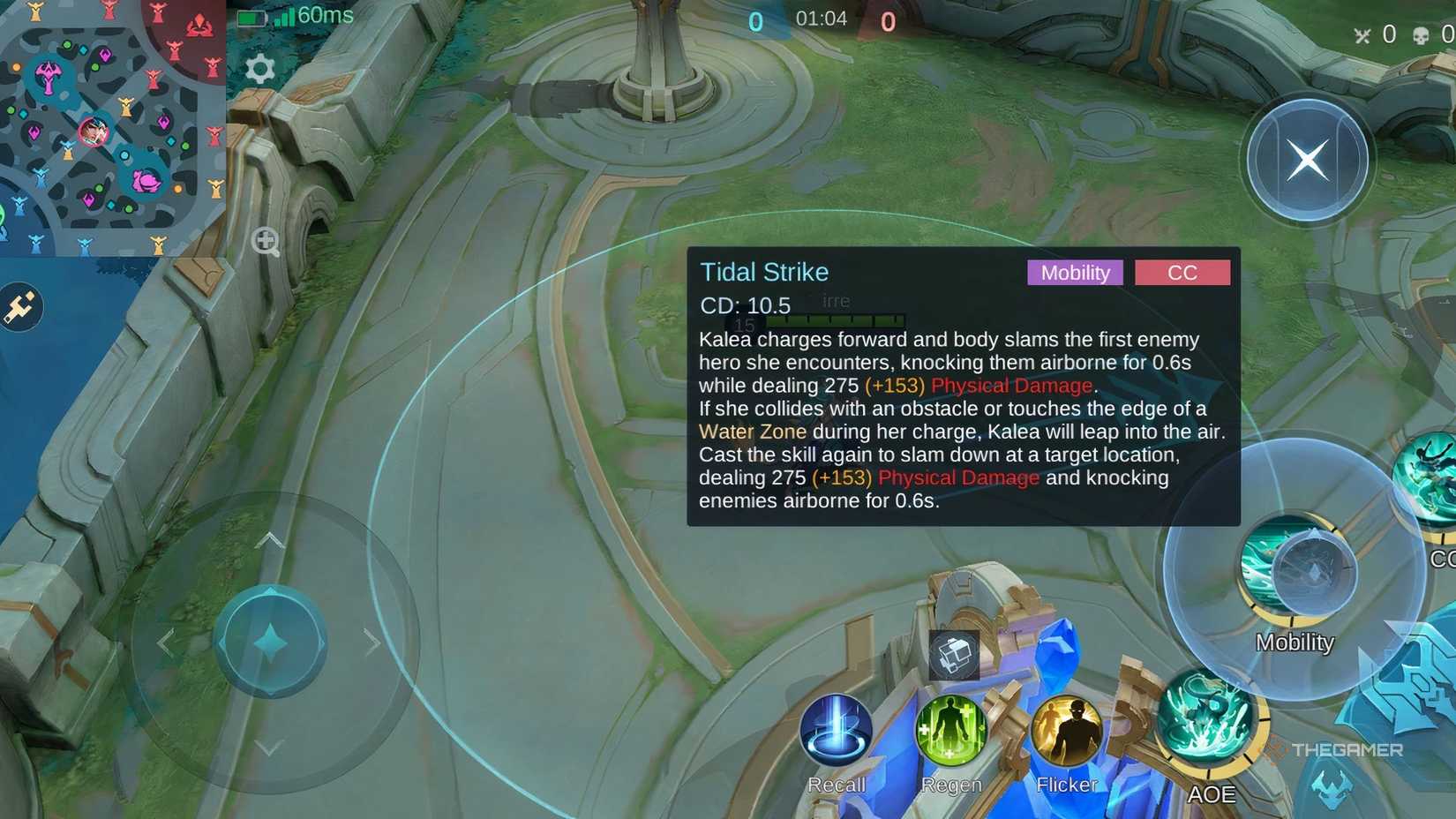Open the in-game settings gear
The width and height of the screenshot is (1456, 819).
tap(257, 67)
